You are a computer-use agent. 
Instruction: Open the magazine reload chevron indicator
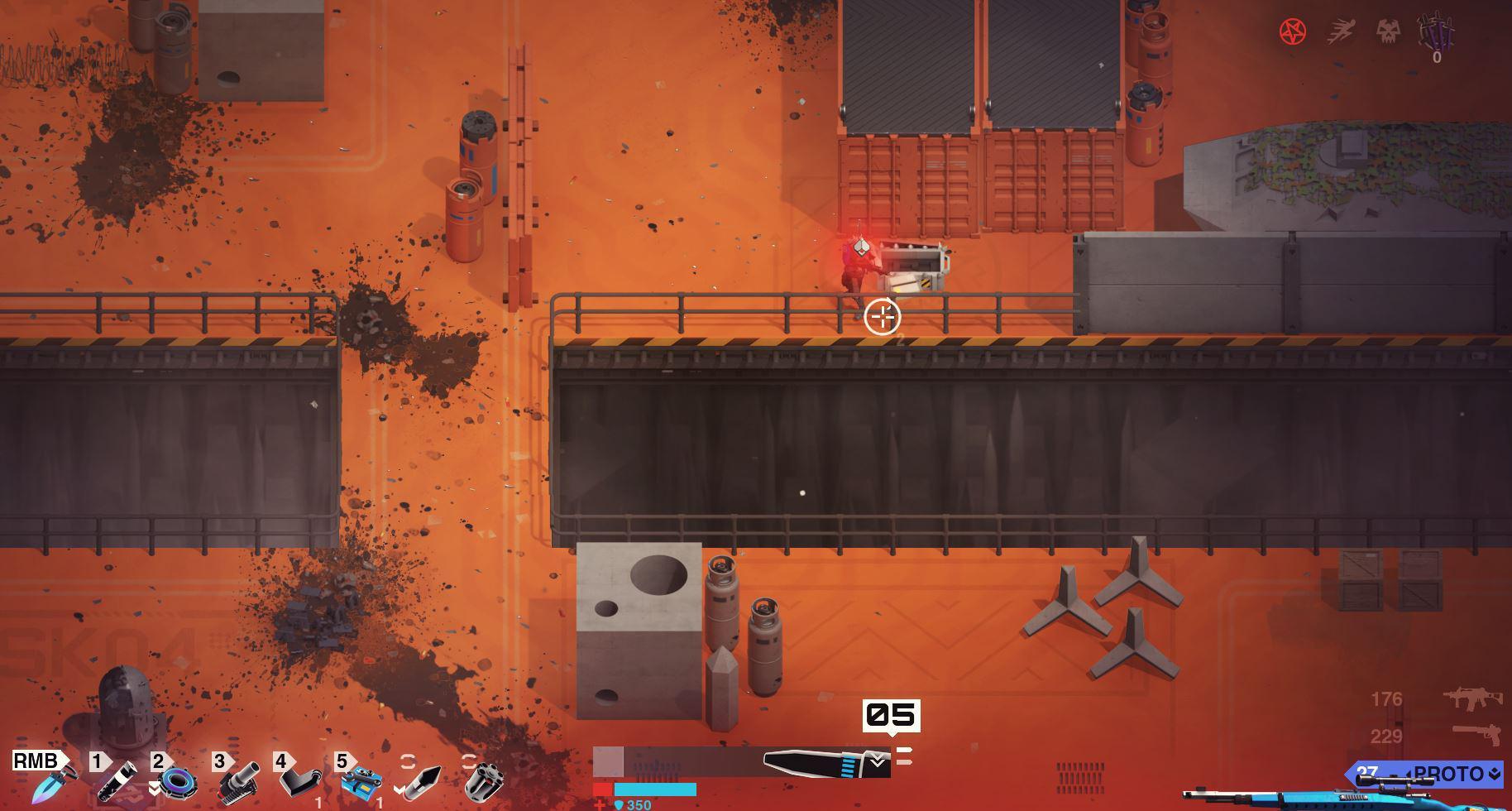tap(877, 761)
